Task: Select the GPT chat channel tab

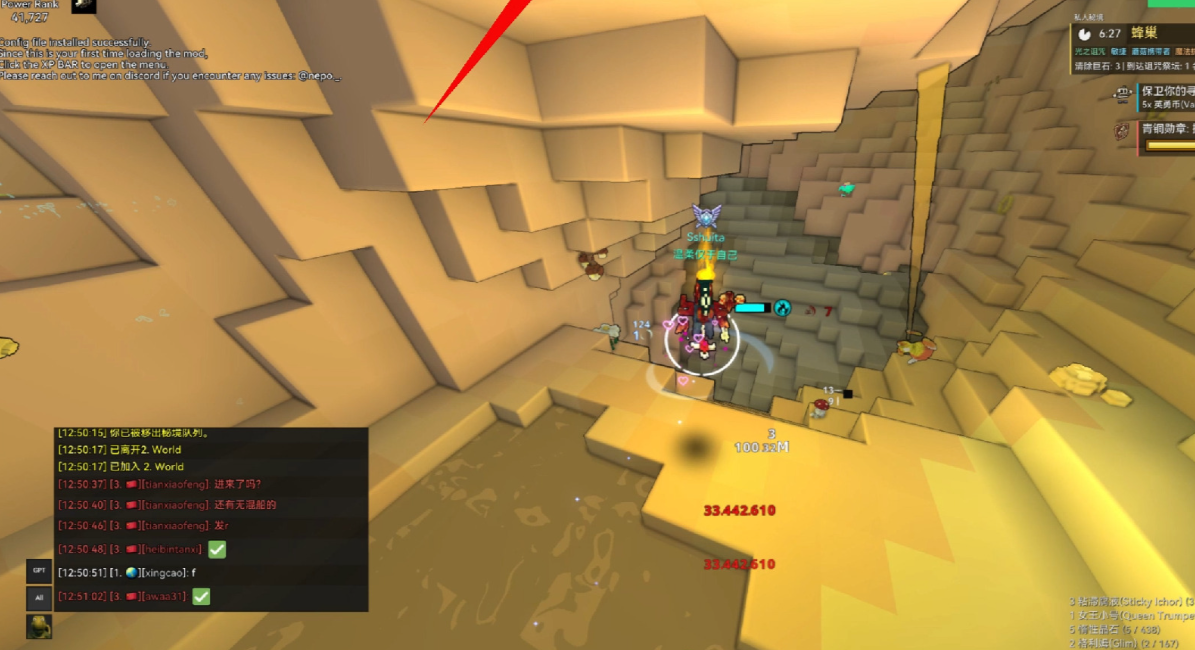Action: (39, 571)
